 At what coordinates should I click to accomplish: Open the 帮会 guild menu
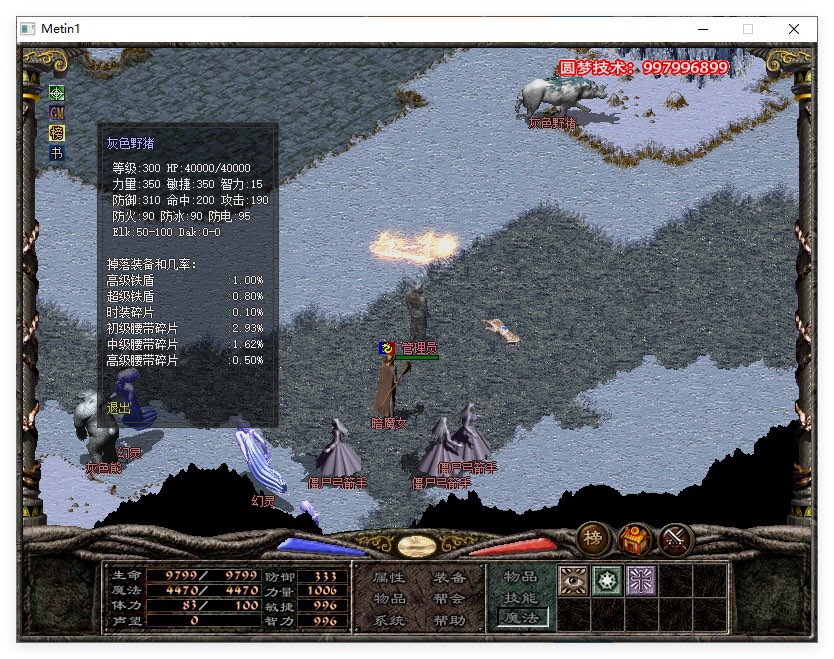(449, 598)
